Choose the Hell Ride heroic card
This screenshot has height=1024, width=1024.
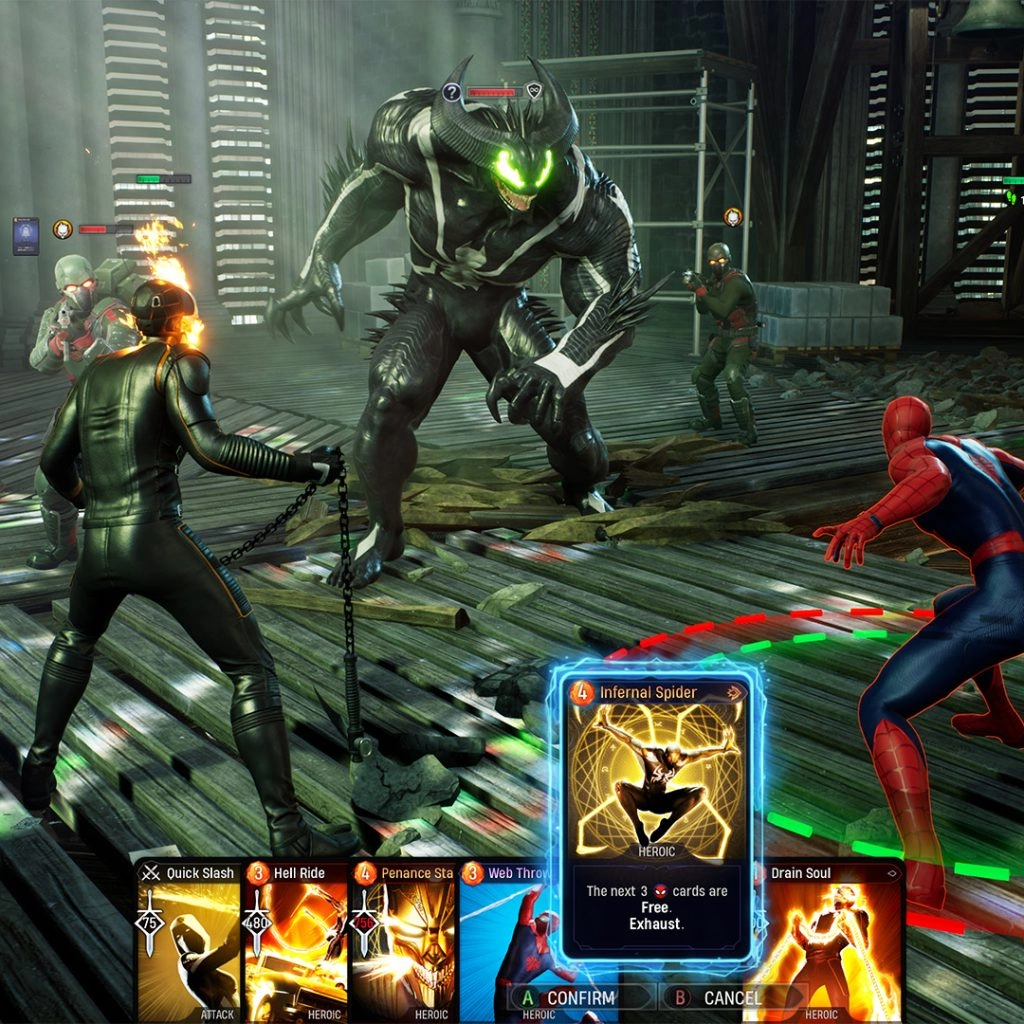[x=296, y=940]
